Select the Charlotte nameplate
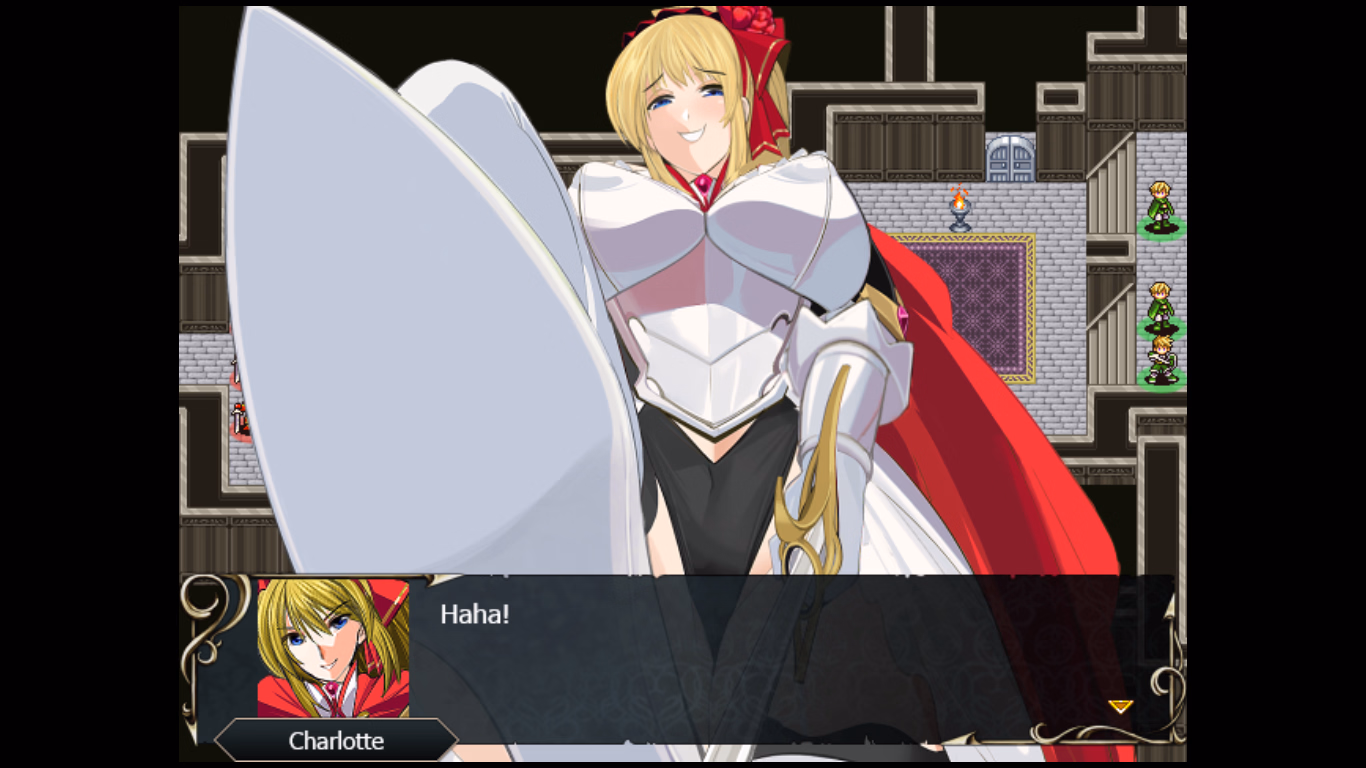The width and height of the screenshot is (1366, 768). point(337,741)
